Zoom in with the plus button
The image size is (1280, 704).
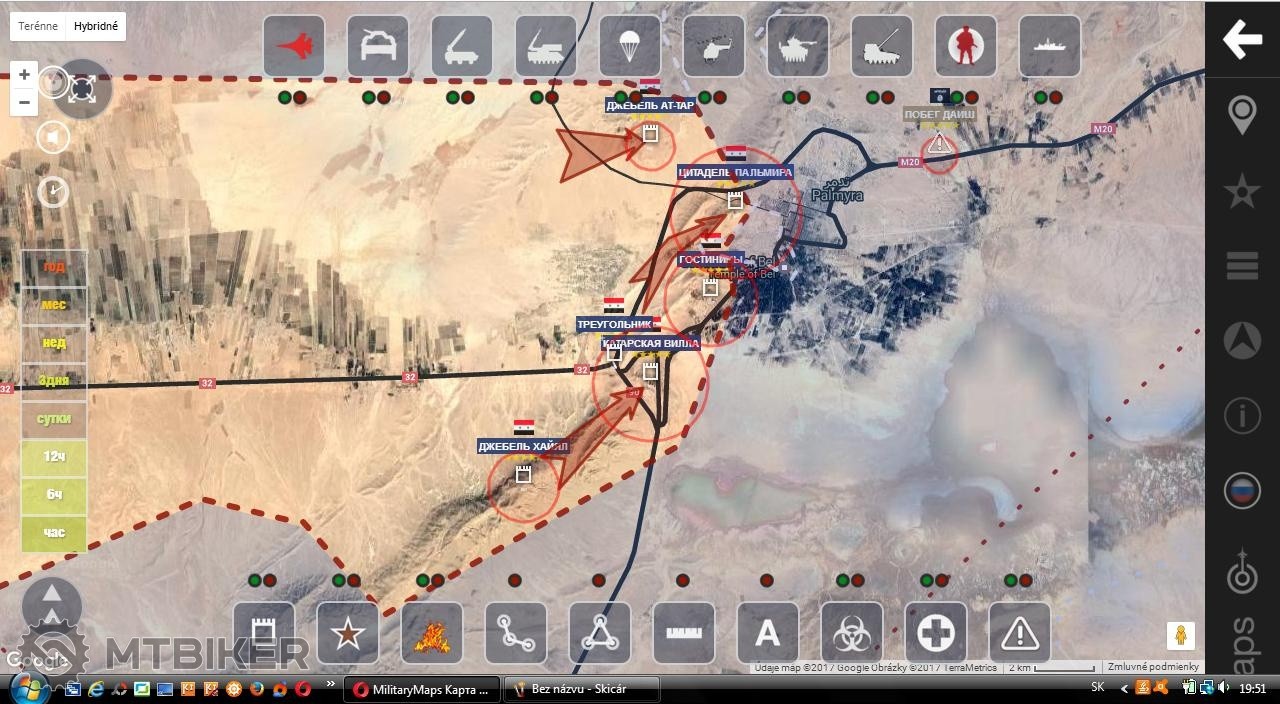click(25, 74)
